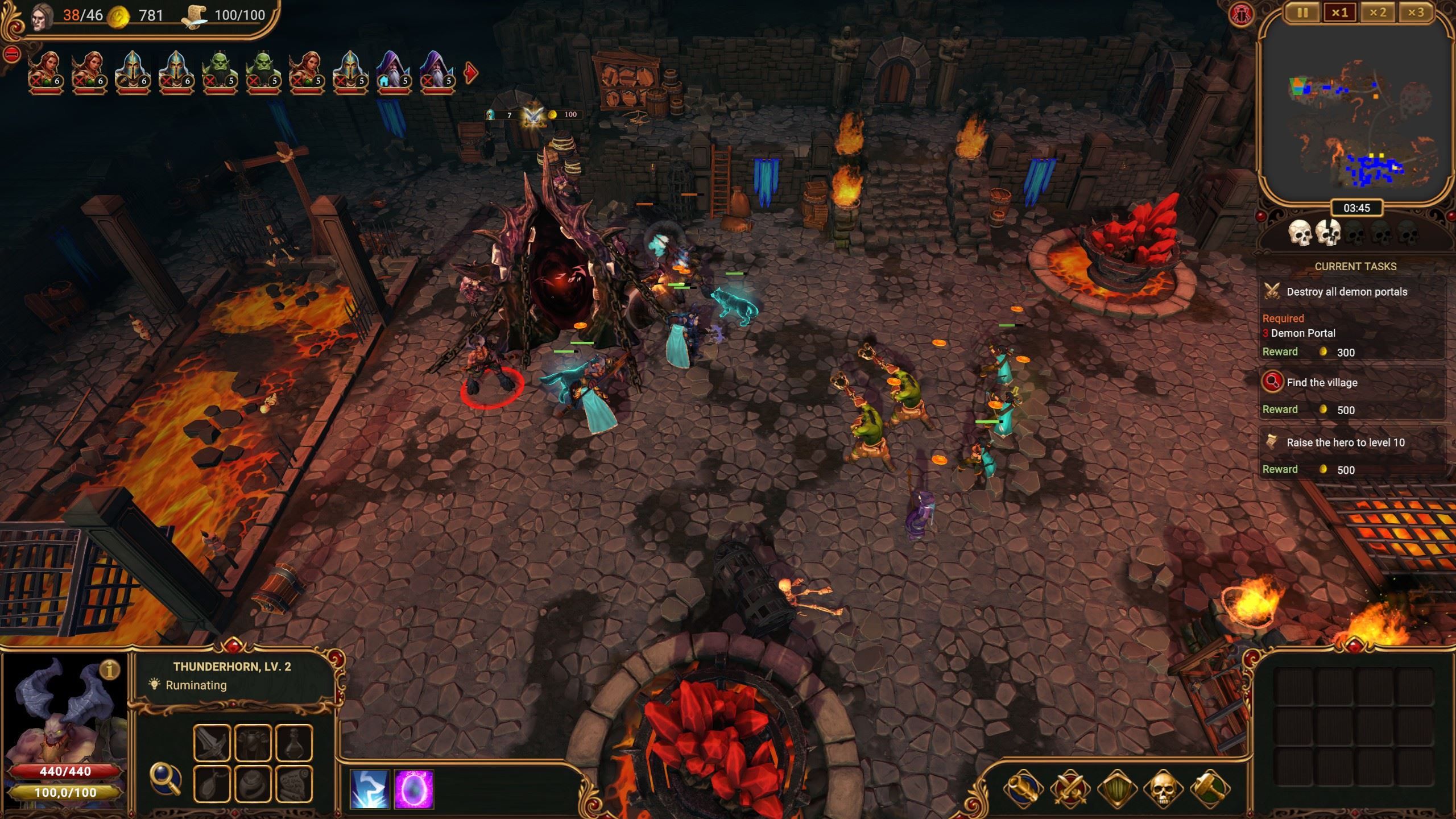Viewport: 1456px width, 819px height.
Task: Select the wizard portrait with blue house icon
Action: coord(393,72)
